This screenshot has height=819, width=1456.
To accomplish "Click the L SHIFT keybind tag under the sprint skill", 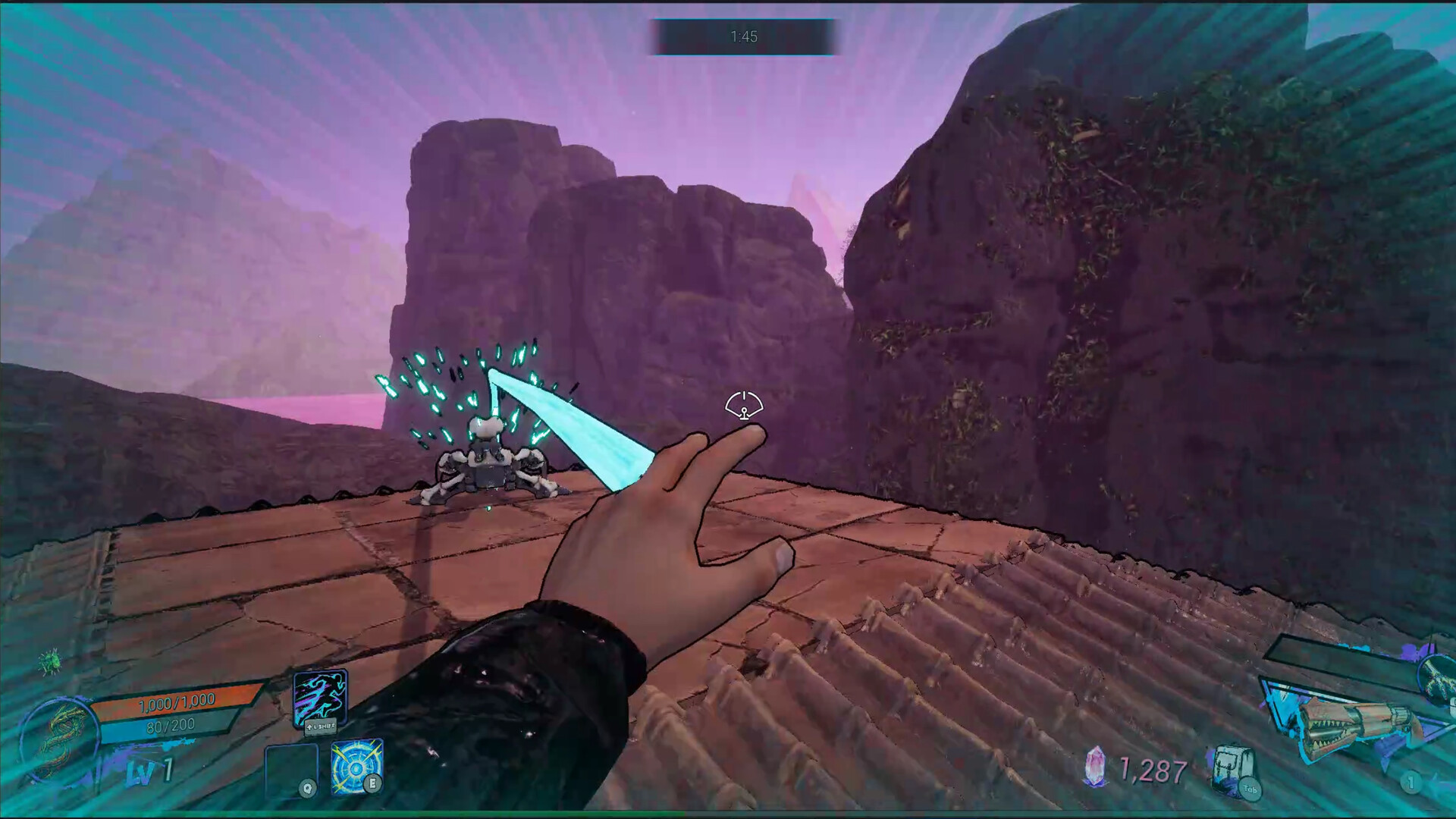I will point(321,726).
